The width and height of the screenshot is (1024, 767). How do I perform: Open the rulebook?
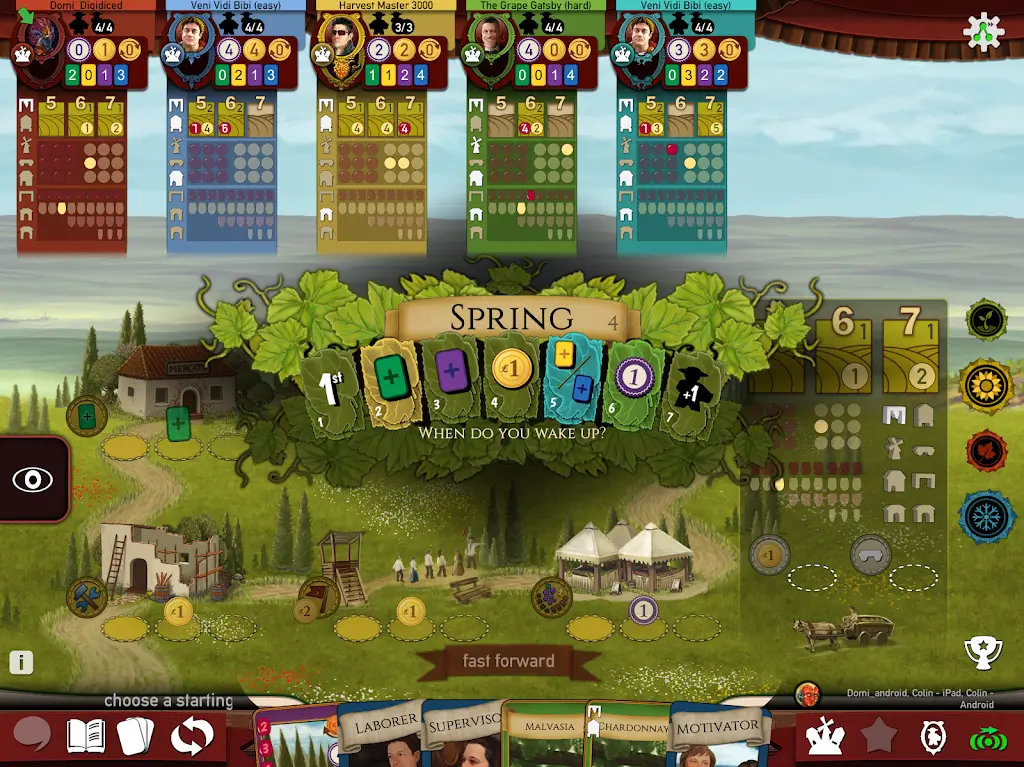pos(86,736)
